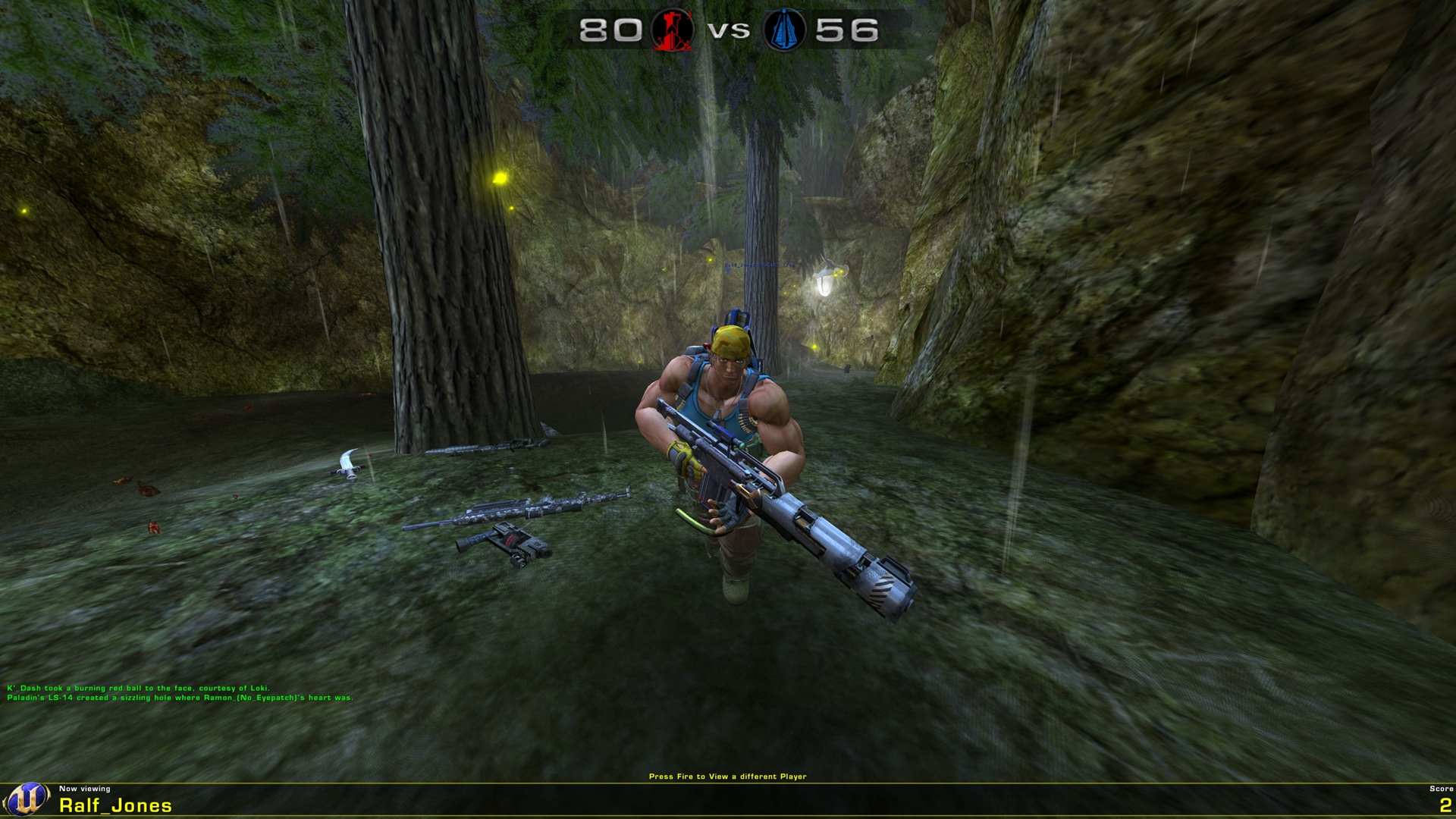The width and height of the screenshot is (1456, 819).
Task: Click the Press Fire to View prompt
Action: click(x=728, y=776)
